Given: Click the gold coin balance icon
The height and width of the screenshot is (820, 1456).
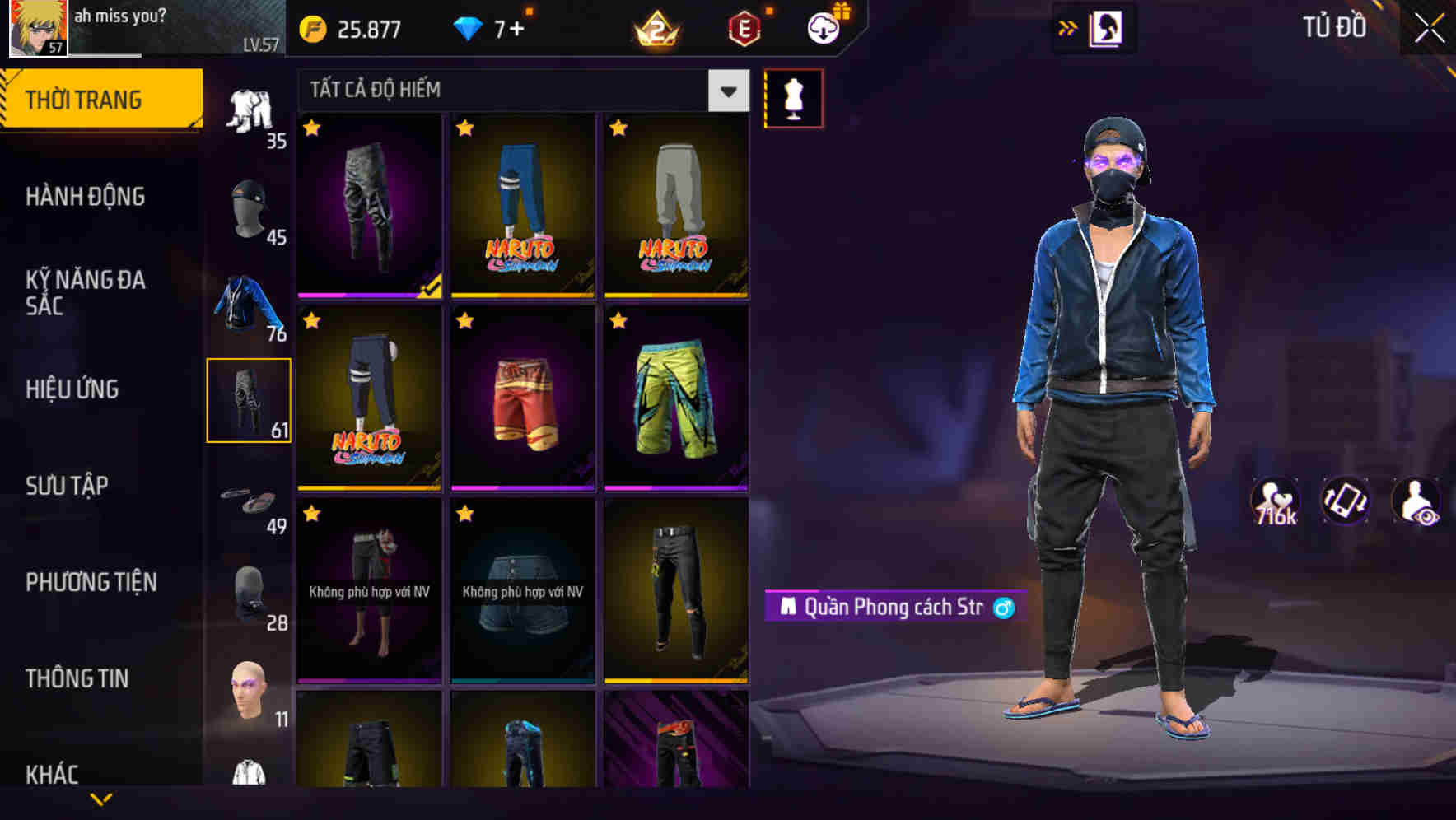Looking at the screenshot, I should point(311,28).
